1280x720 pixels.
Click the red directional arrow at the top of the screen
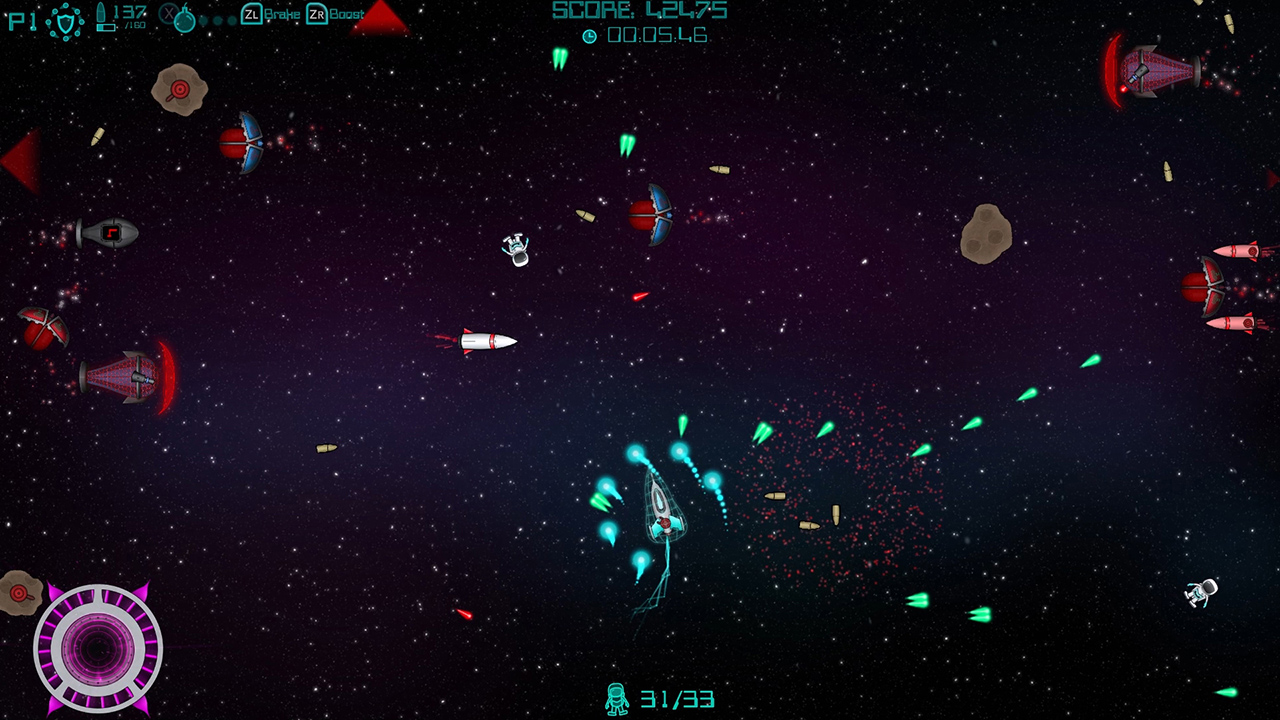[381, 18]
